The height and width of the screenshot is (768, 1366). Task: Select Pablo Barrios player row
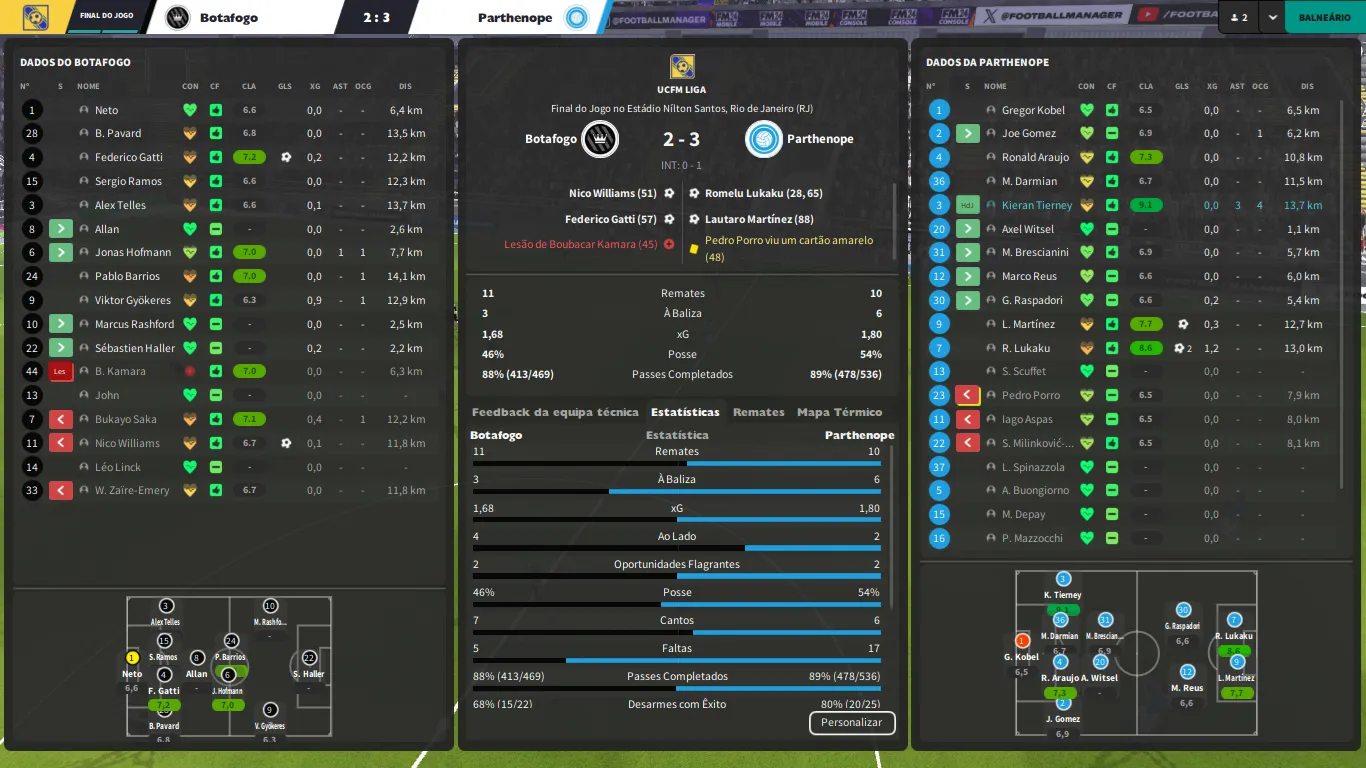[127, 276]
